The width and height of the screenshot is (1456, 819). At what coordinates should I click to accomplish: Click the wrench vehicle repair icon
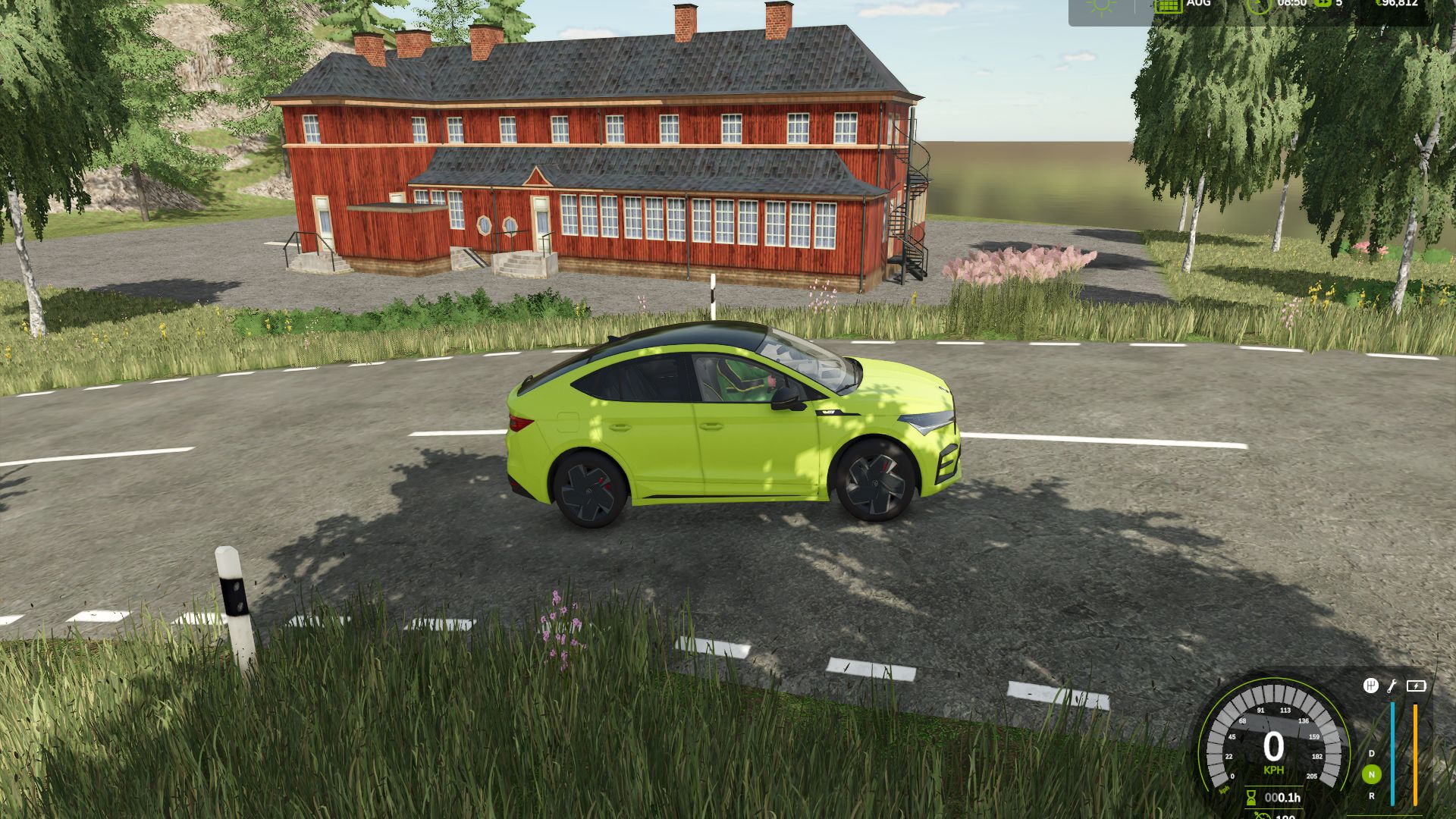[x=1392, y=686]
